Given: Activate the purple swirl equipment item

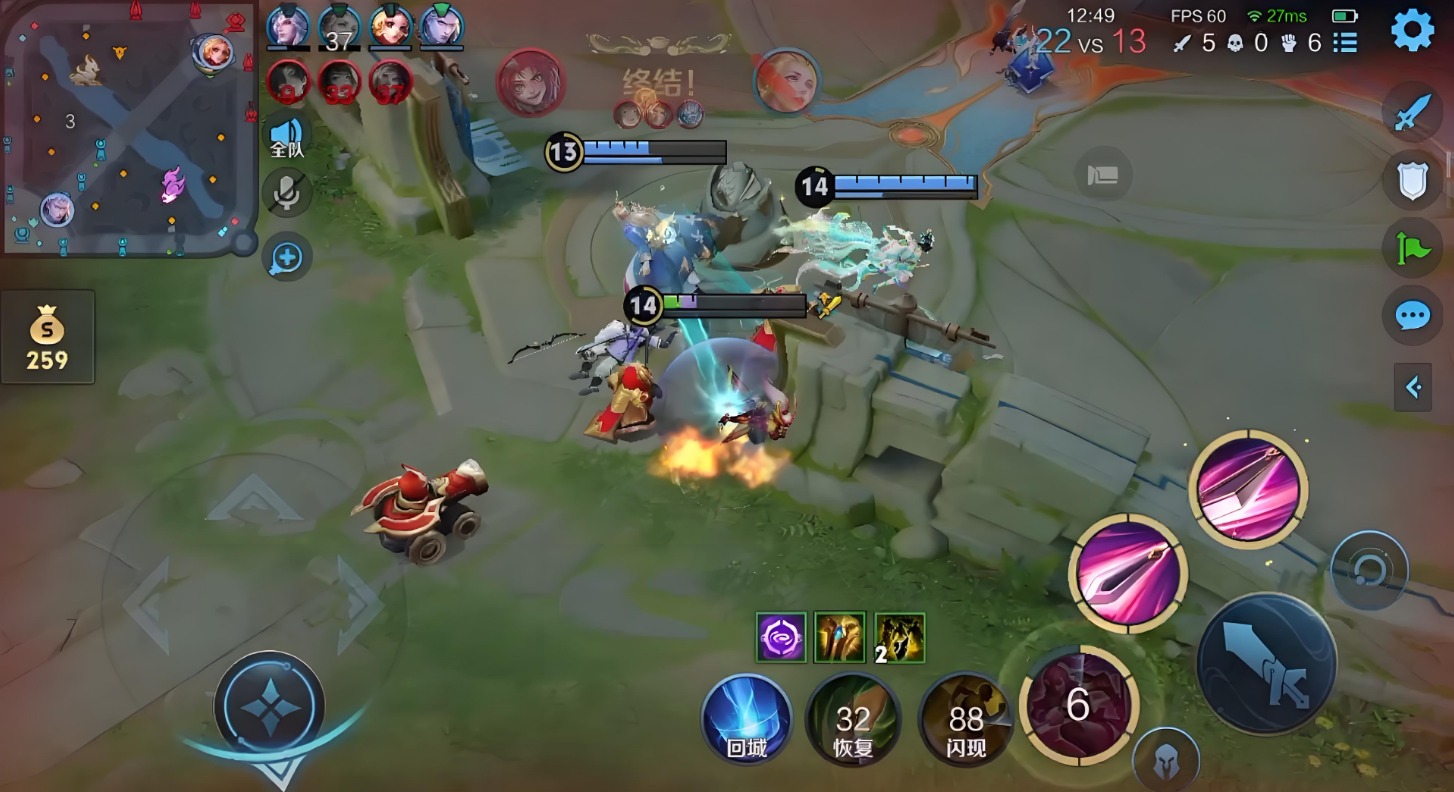Looking at the screenshot, I should [x=781, y=638].
